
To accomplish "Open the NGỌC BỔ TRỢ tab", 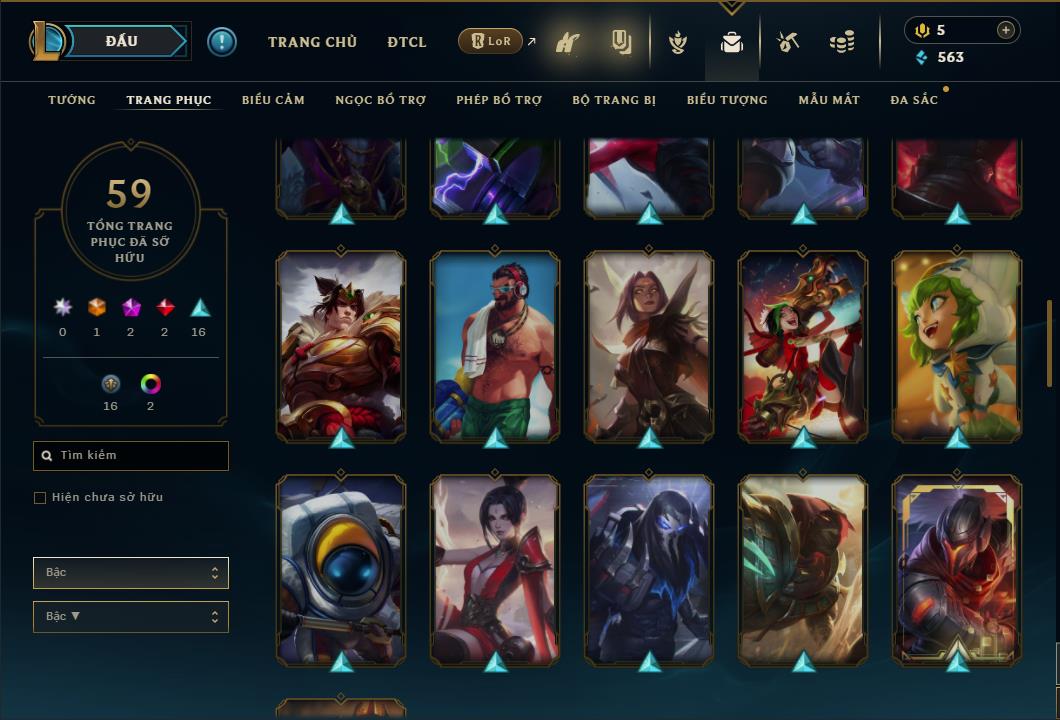I will click(x=380, y=100).
